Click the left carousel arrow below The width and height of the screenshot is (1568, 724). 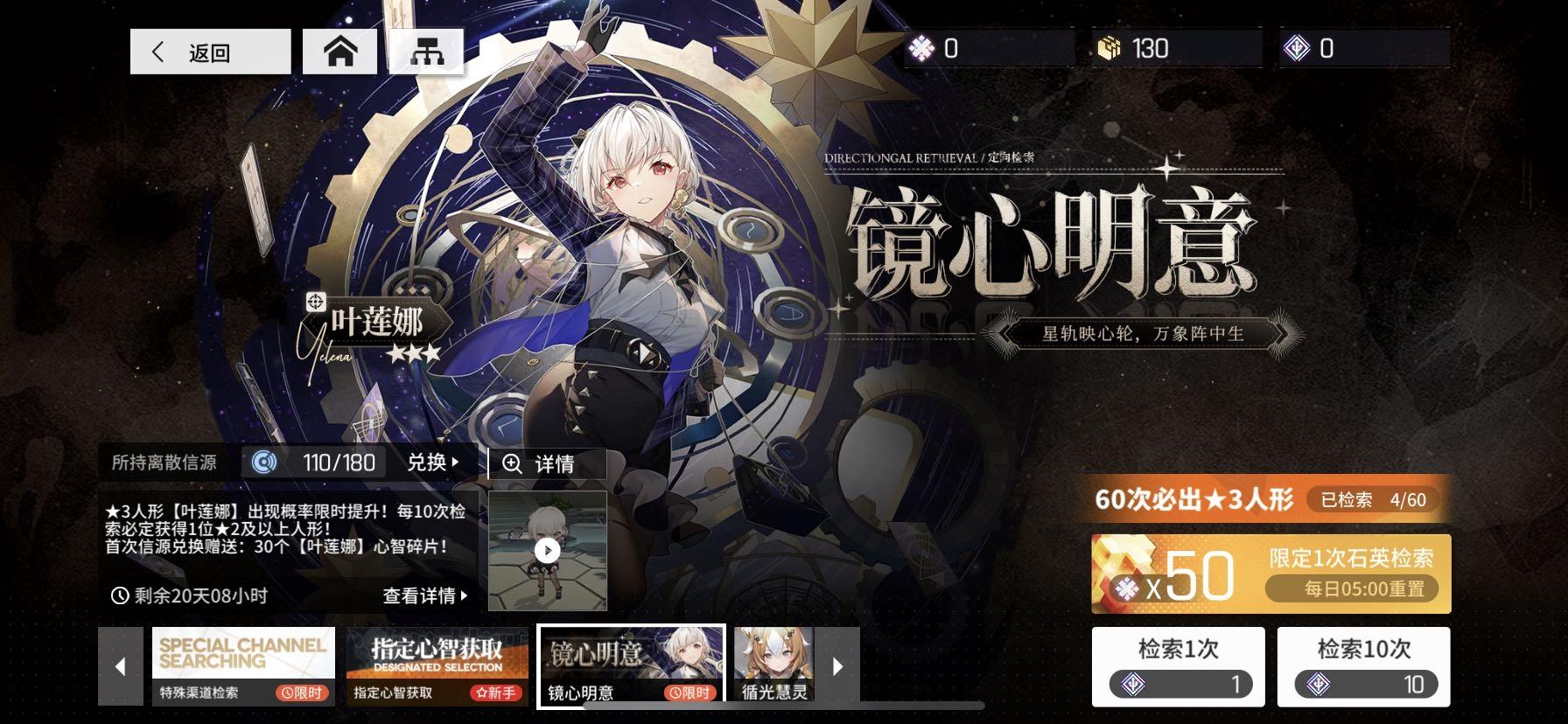click(120, 665)
